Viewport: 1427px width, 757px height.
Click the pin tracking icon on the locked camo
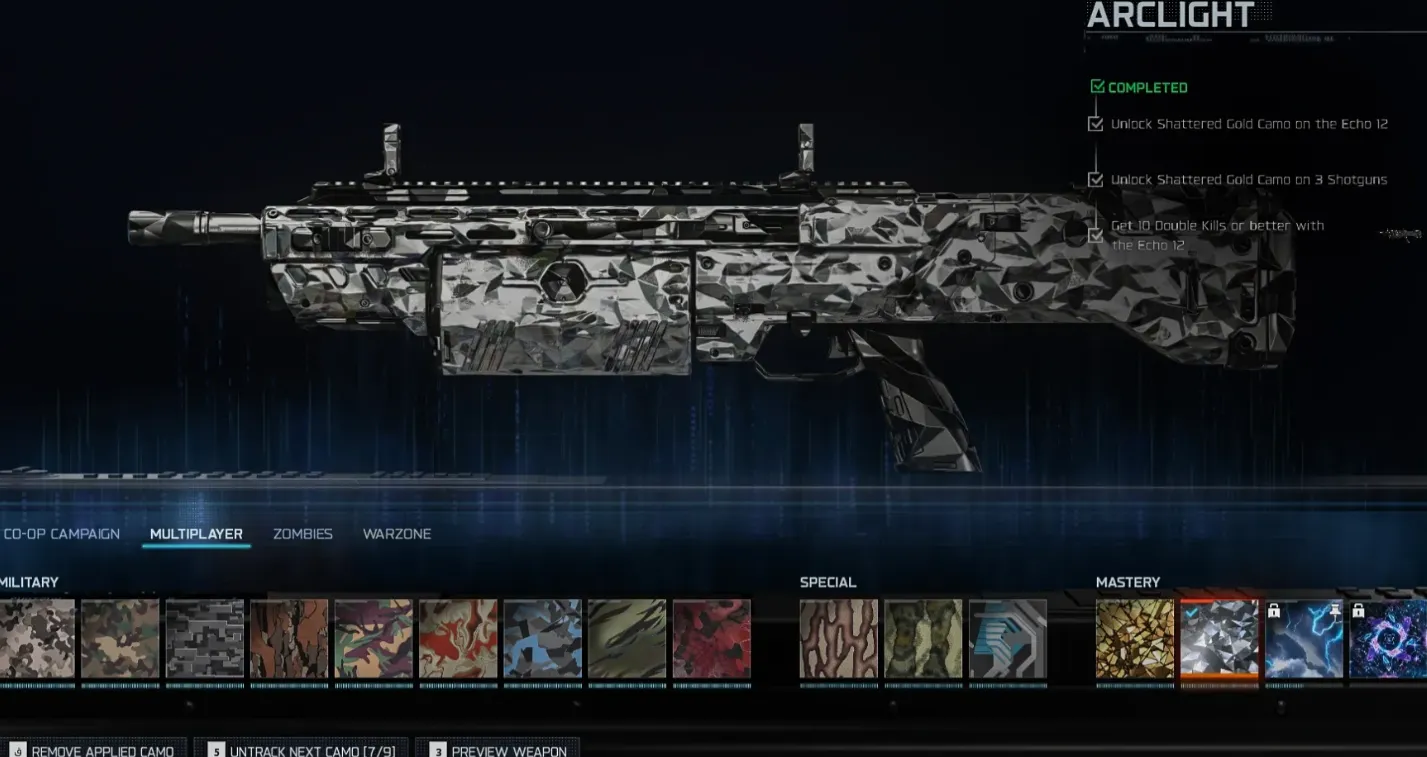coord(1336,610)
